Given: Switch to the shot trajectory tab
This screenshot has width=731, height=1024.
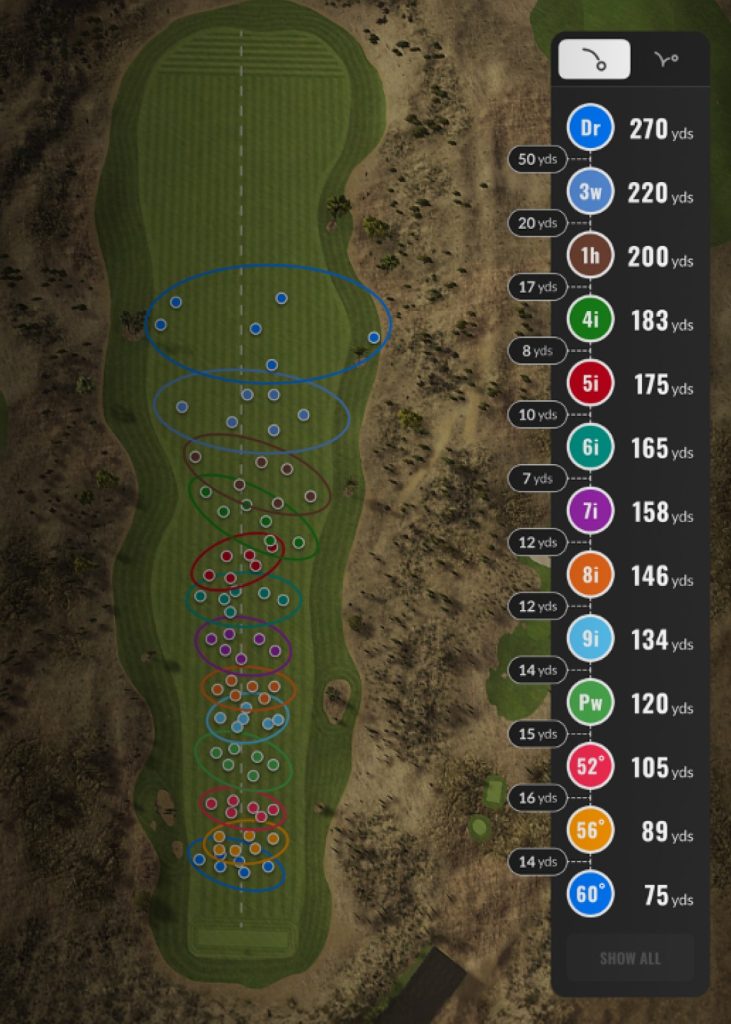Looking at the screenshot, I should (x=594, y=60).
